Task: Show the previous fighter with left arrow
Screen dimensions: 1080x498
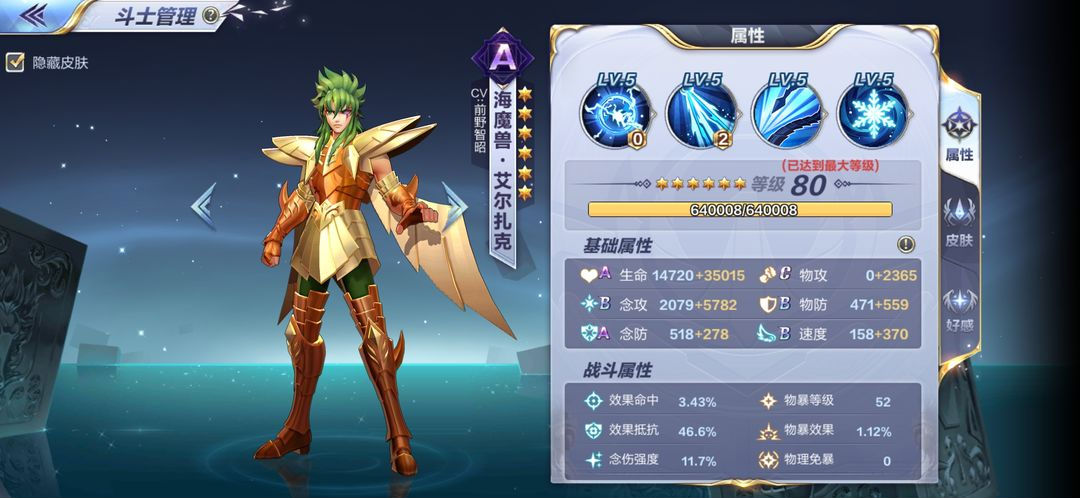Action: (x=203, y=205)
